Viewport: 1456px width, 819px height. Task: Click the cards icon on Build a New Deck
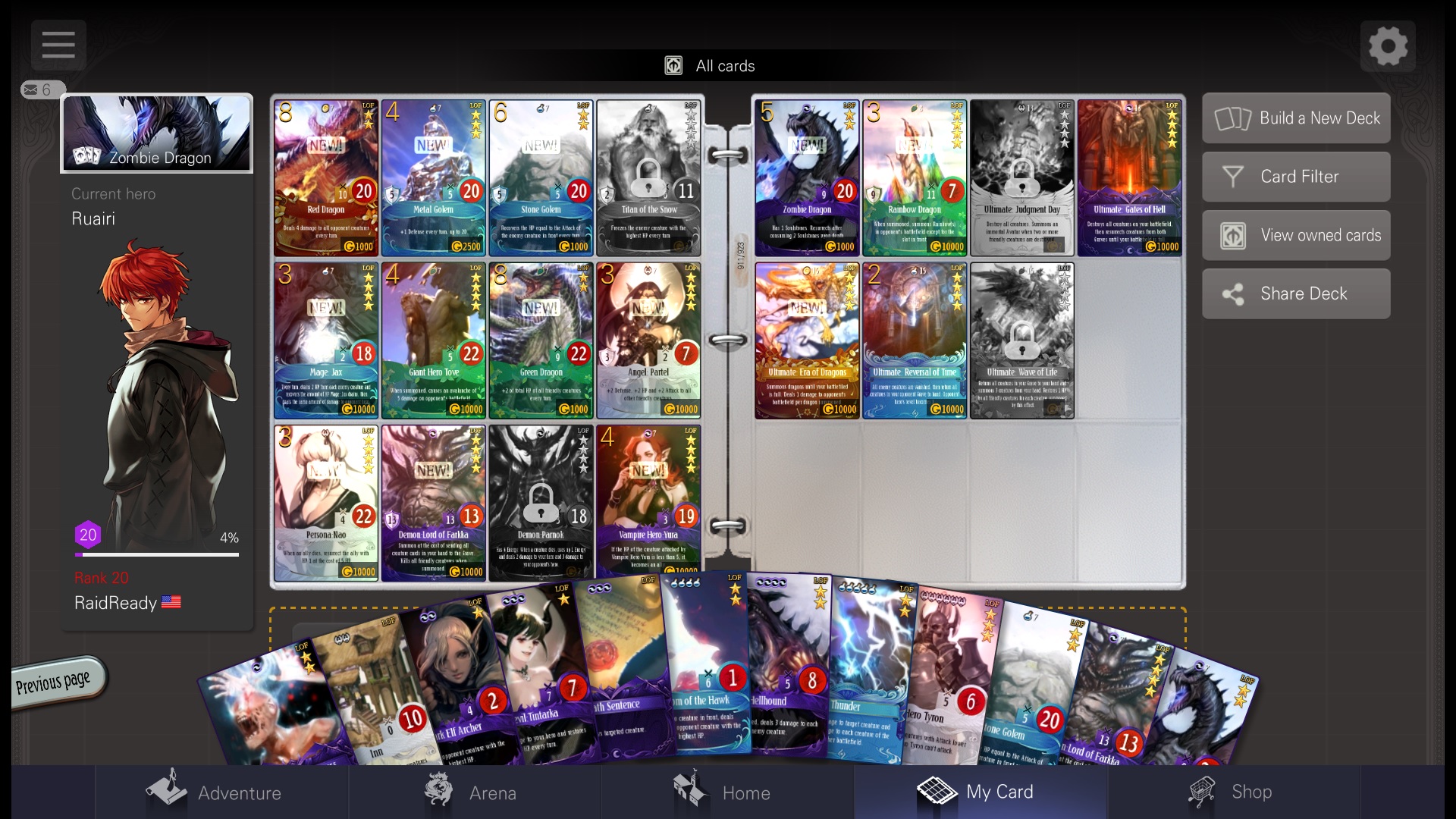coord(1233,118)
